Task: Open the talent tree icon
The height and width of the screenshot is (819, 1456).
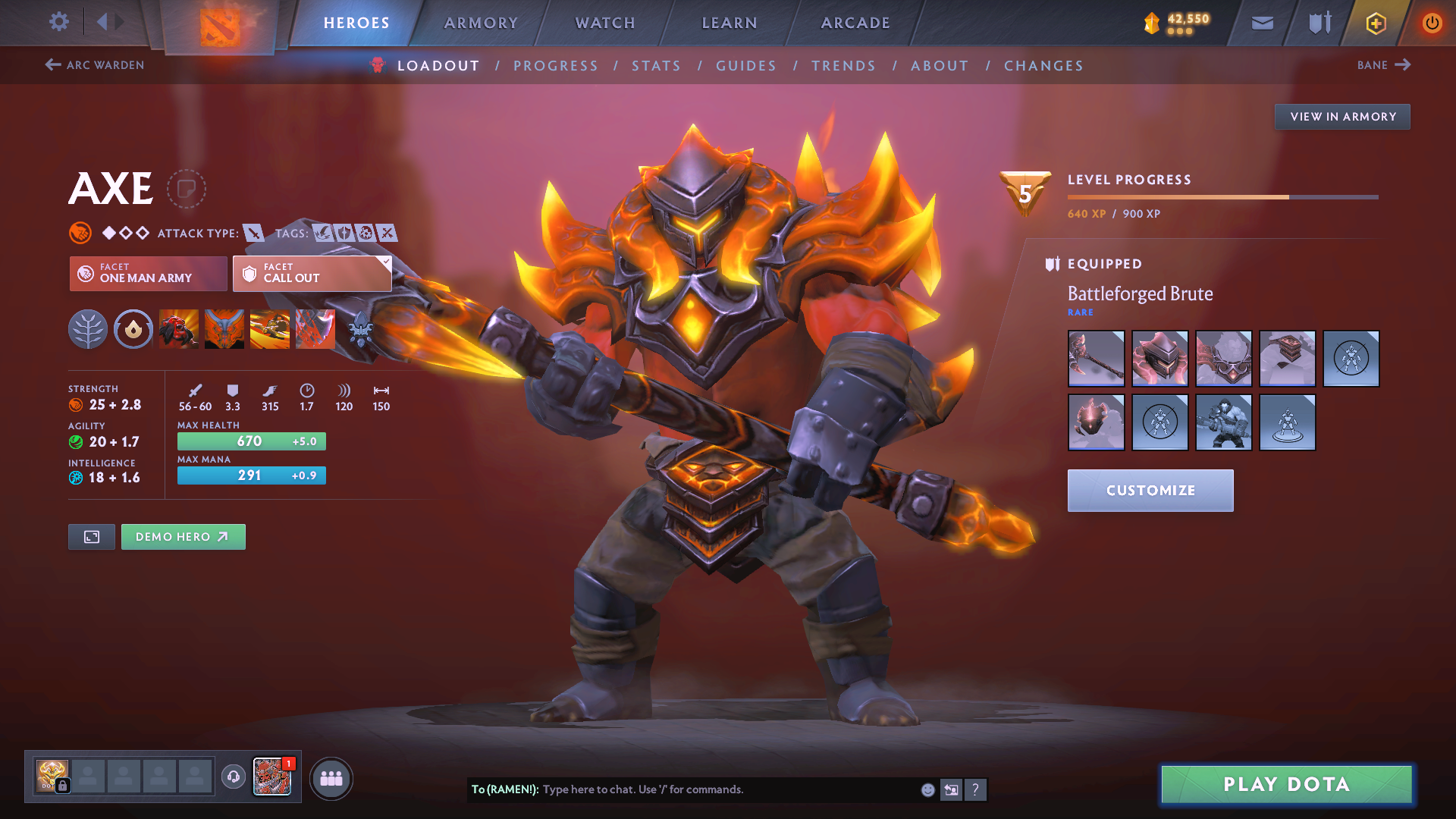Action: tap(88, 329)
